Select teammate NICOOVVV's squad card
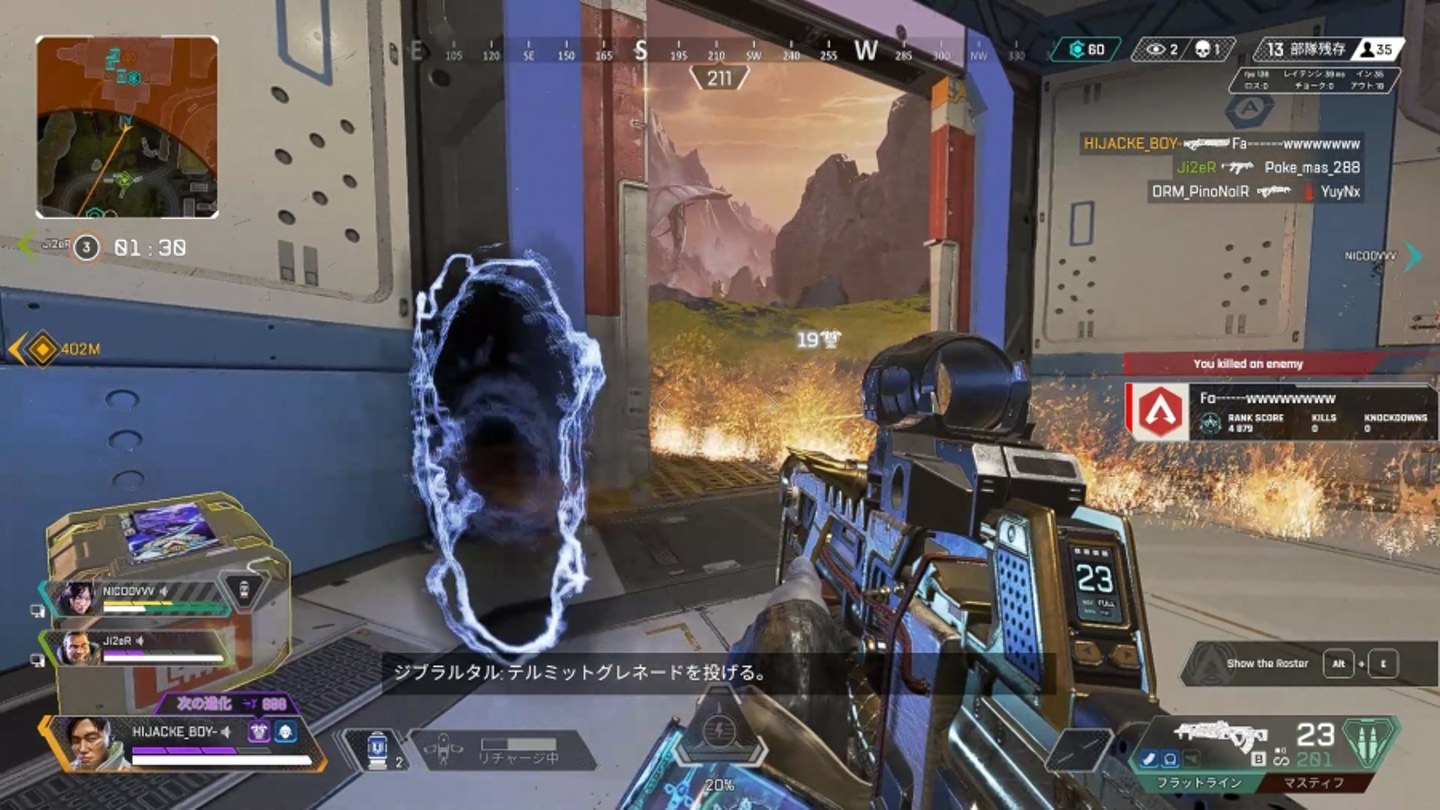This screenshot has height=810, width=1440. (x=142, y=598)
